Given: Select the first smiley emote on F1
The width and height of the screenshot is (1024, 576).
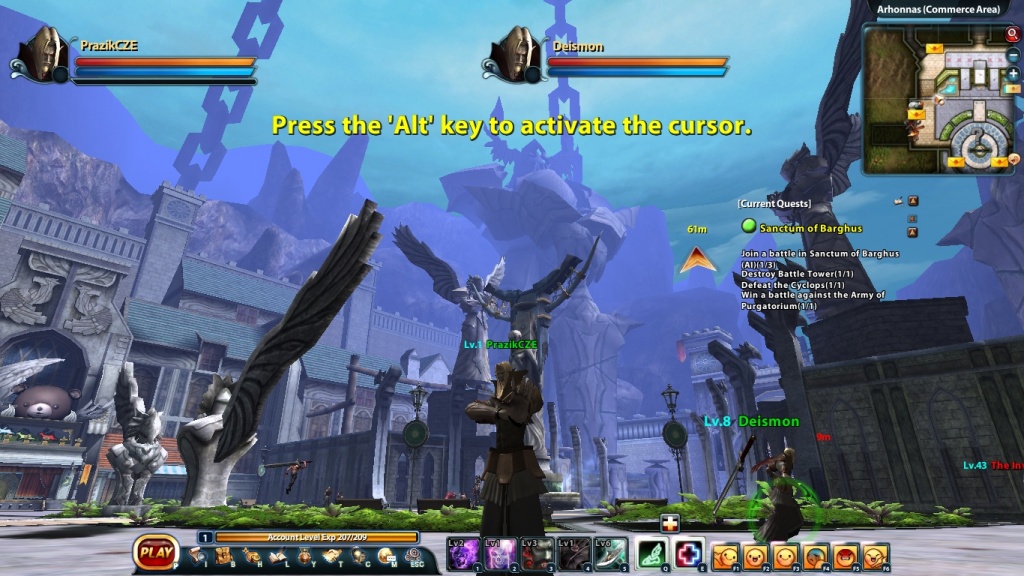Looking at the screenshot, I should click(726, 553).
